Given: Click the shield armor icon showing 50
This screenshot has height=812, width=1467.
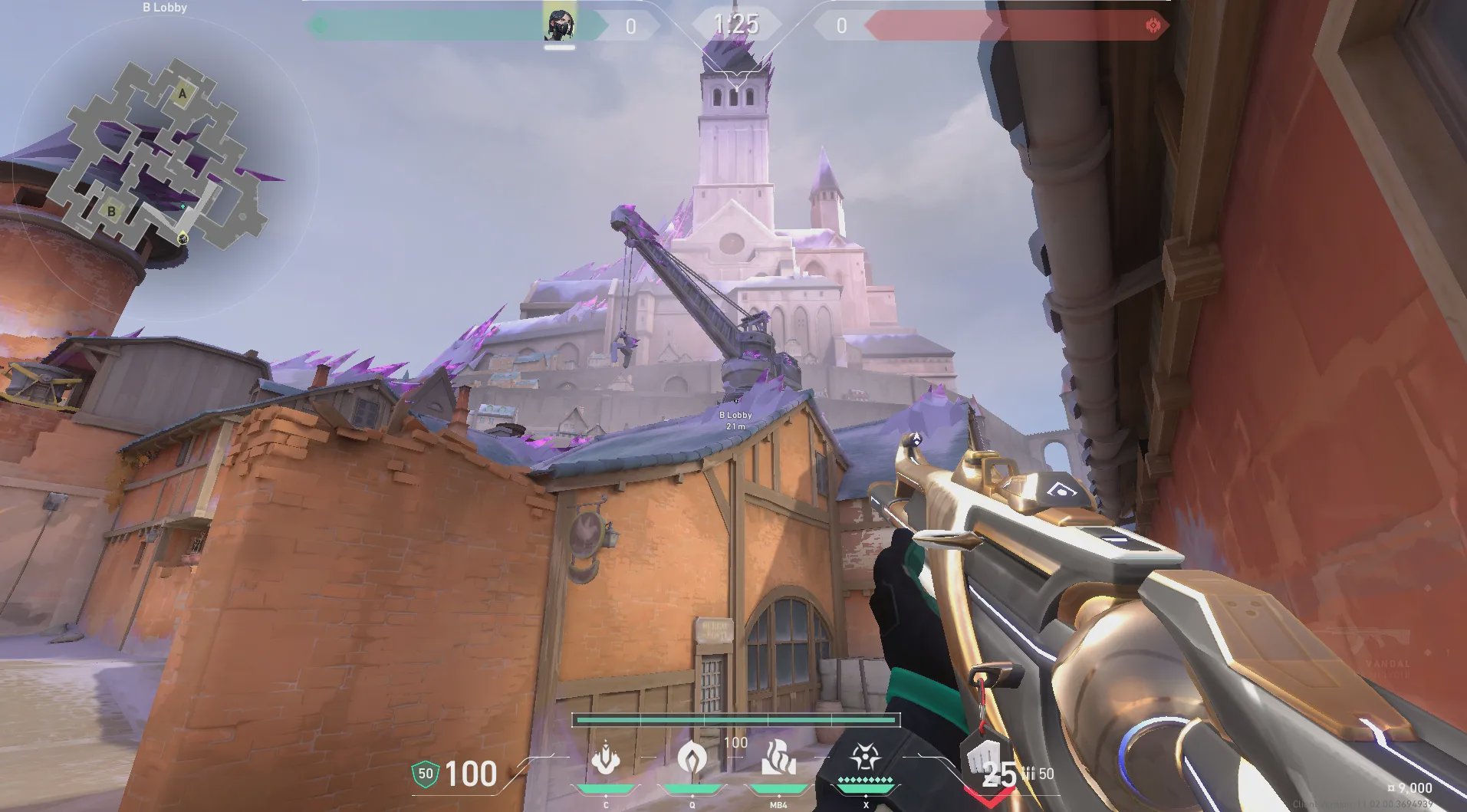Looking at the screenshot, I should coord(425,774).
